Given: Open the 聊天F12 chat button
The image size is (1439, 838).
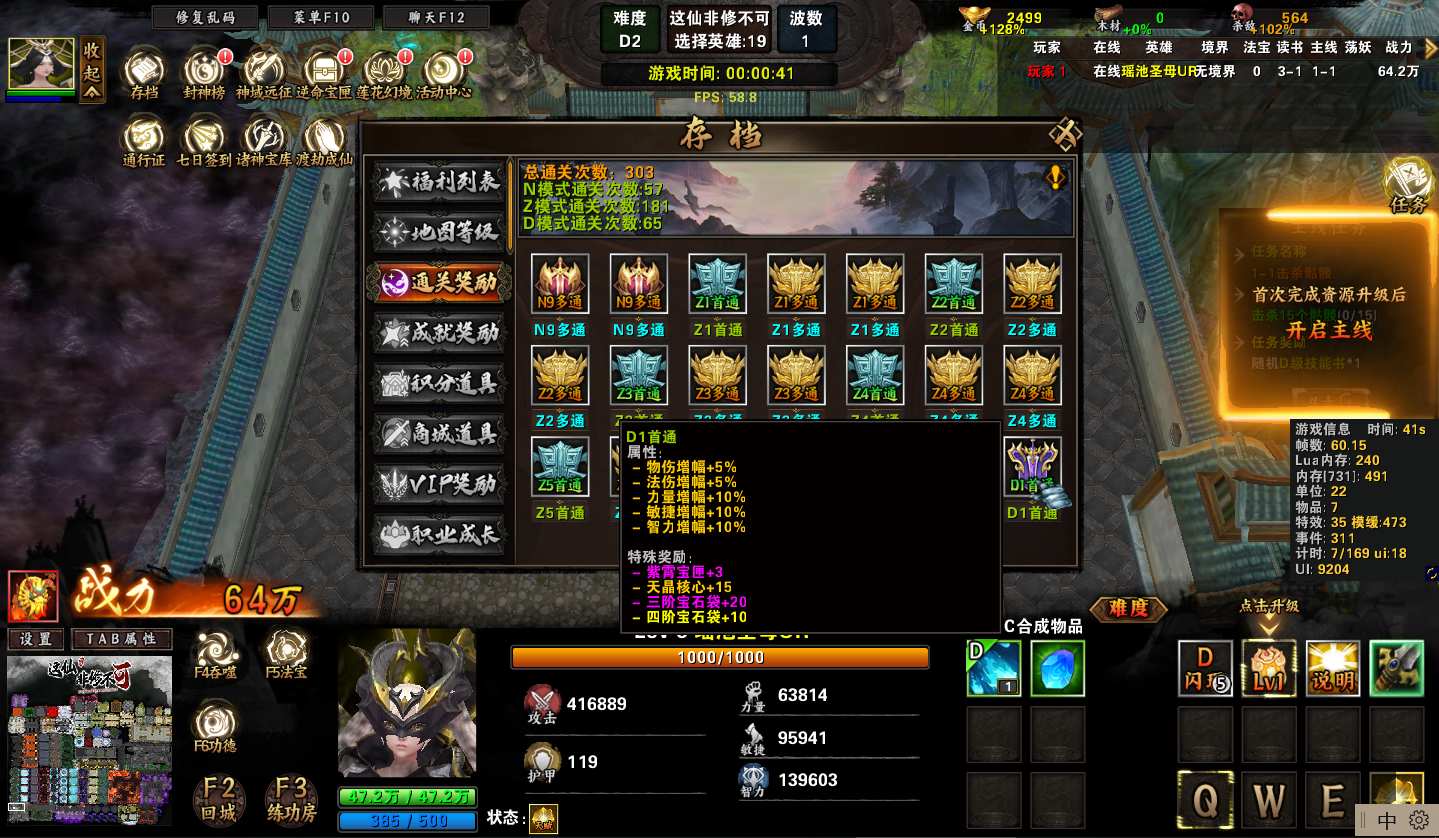Looking at the screenshot, I should [436, 18].
